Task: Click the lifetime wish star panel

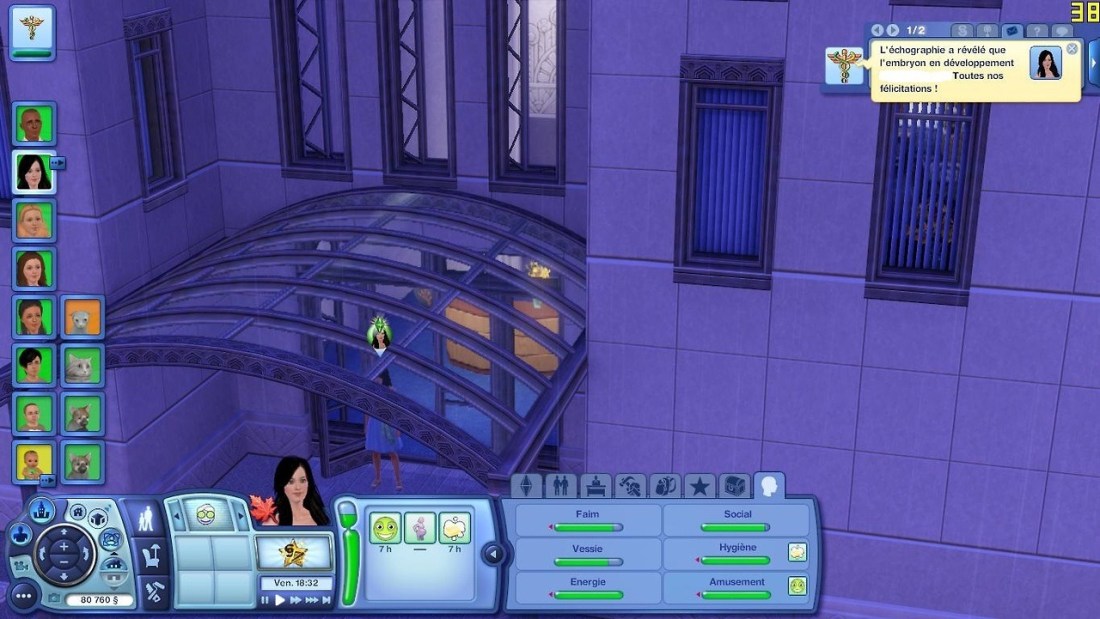Action: [294, 551]
